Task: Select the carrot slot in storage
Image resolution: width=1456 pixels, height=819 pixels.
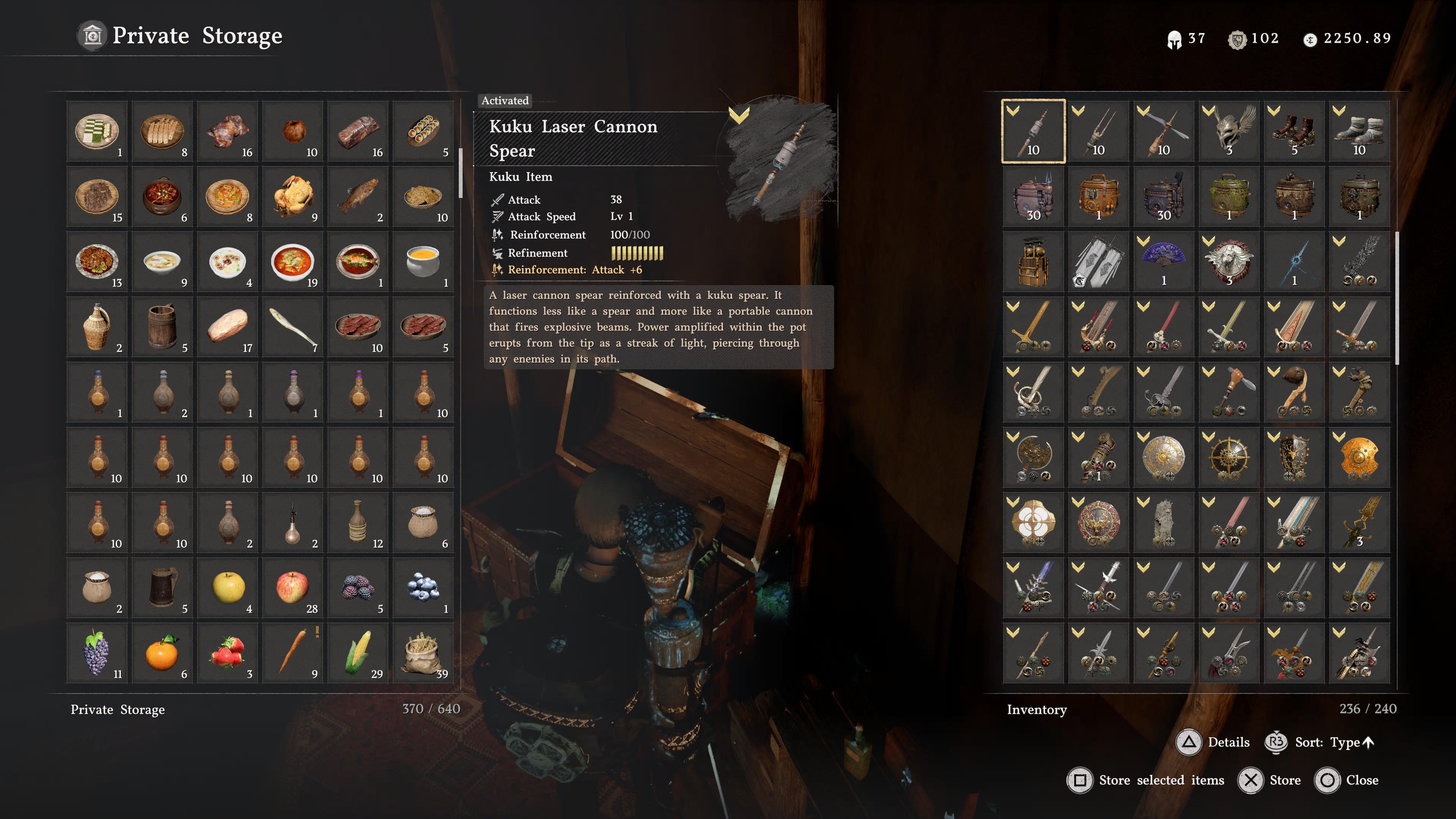Action: coord(293,653)
